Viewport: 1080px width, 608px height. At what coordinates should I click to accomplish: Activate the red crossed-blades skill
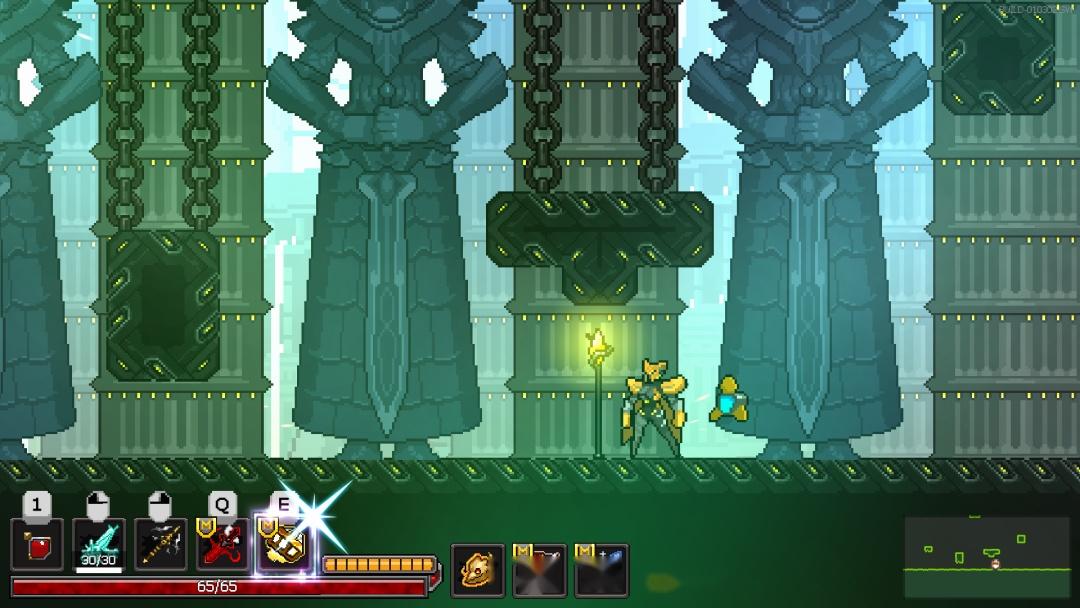point(223,545)
